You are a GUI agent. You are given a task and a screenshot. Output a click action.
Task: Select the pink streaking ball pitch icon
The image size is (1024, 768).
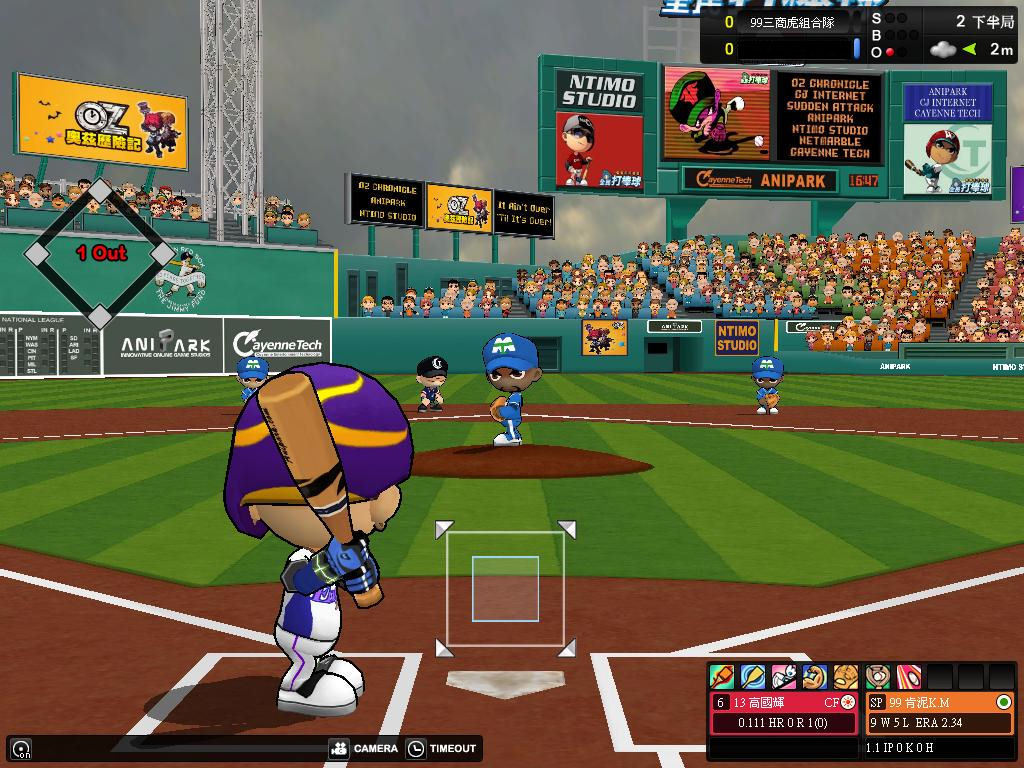909,677
